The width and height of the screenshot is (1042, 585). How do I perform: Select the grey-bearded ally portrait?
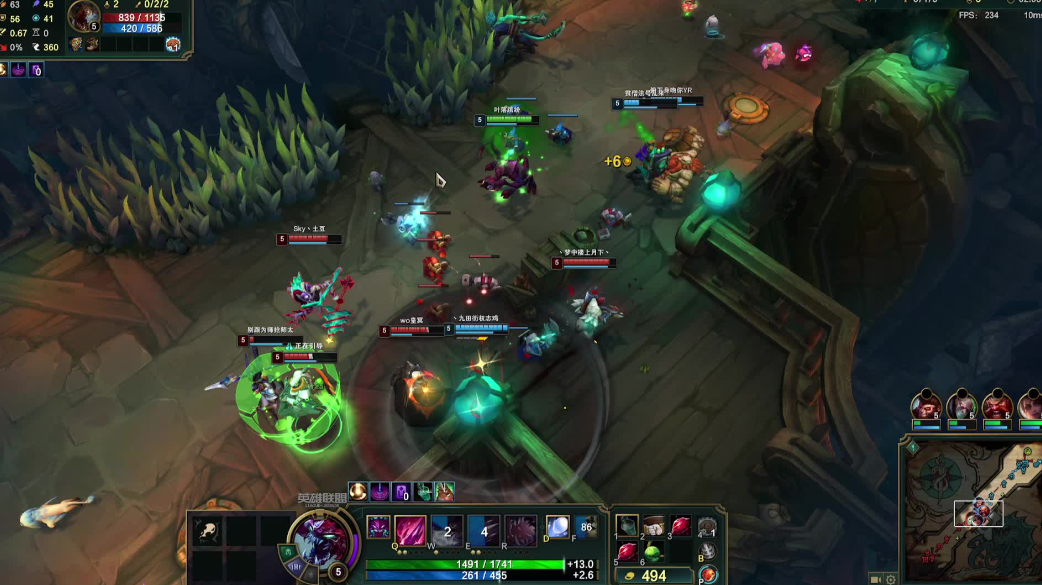pos(961,406)
